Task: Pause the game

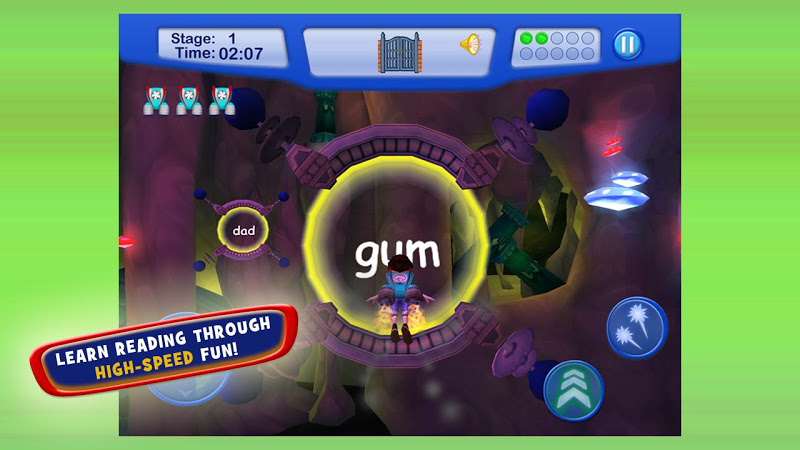Action: pos(628,45)
